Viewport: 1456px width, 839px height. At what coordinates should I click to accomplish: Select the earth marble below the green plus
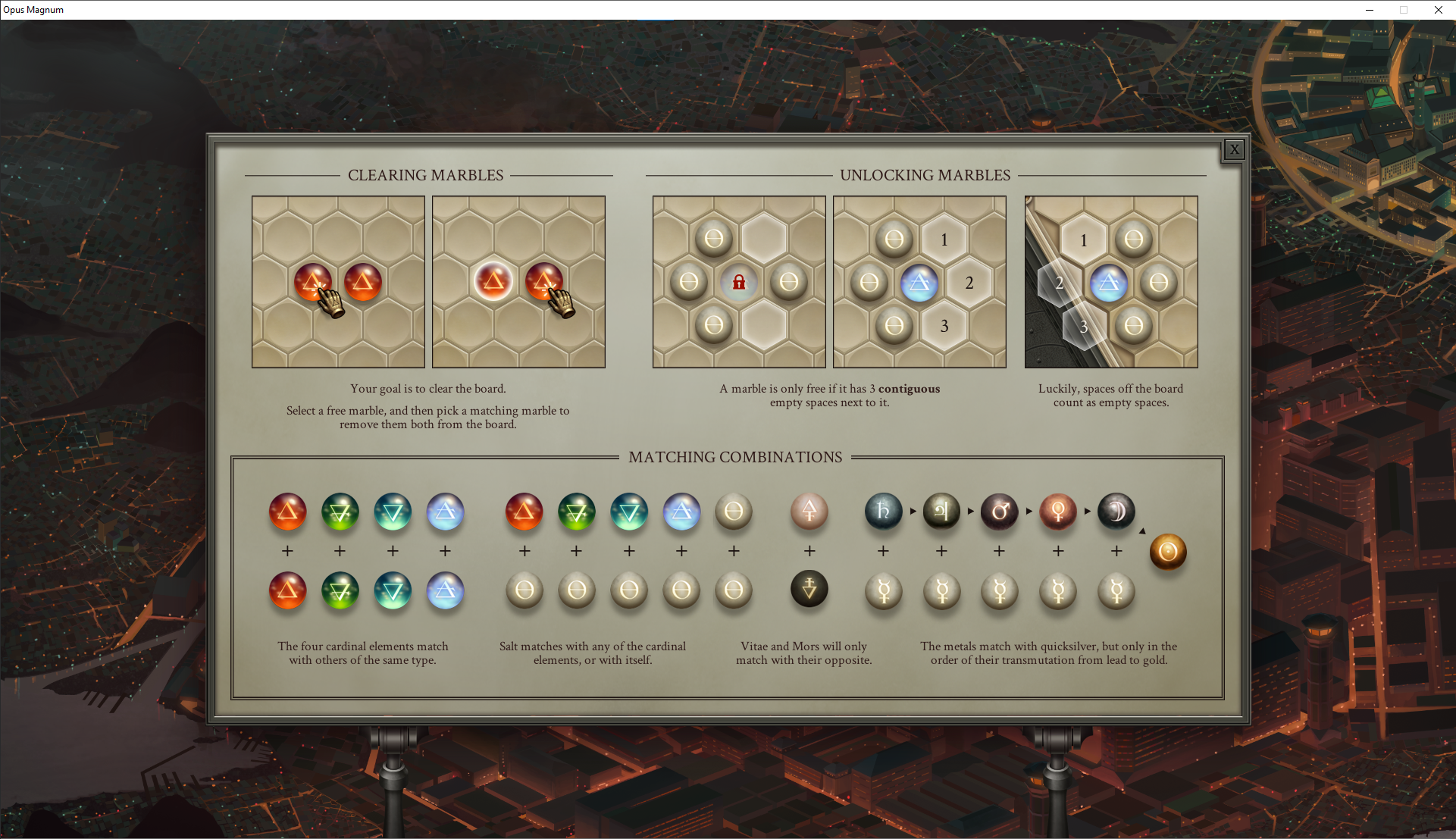[340, 592]
